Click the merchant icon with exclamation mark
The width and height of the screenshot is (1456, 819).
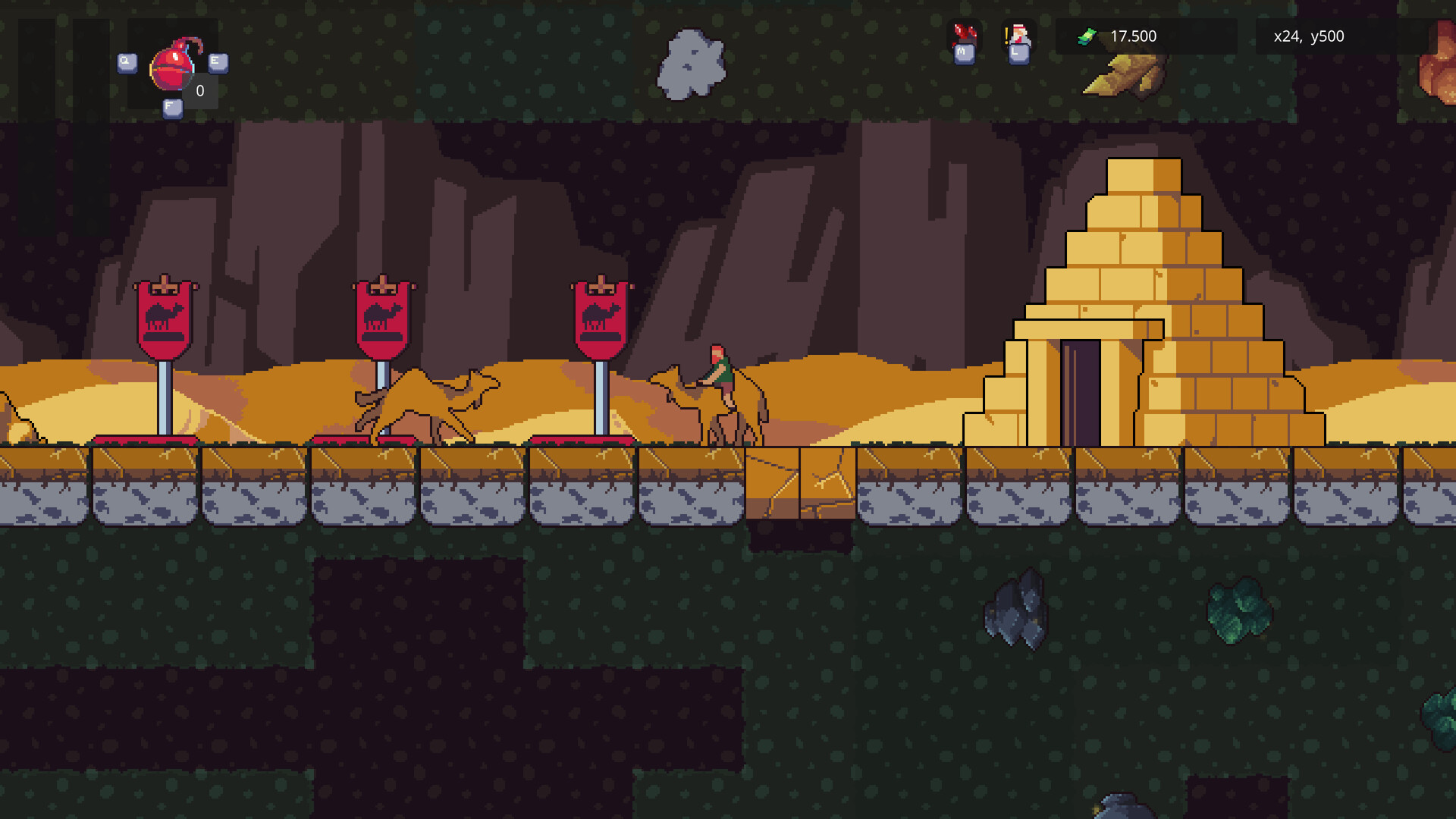tap(1019, 34)
